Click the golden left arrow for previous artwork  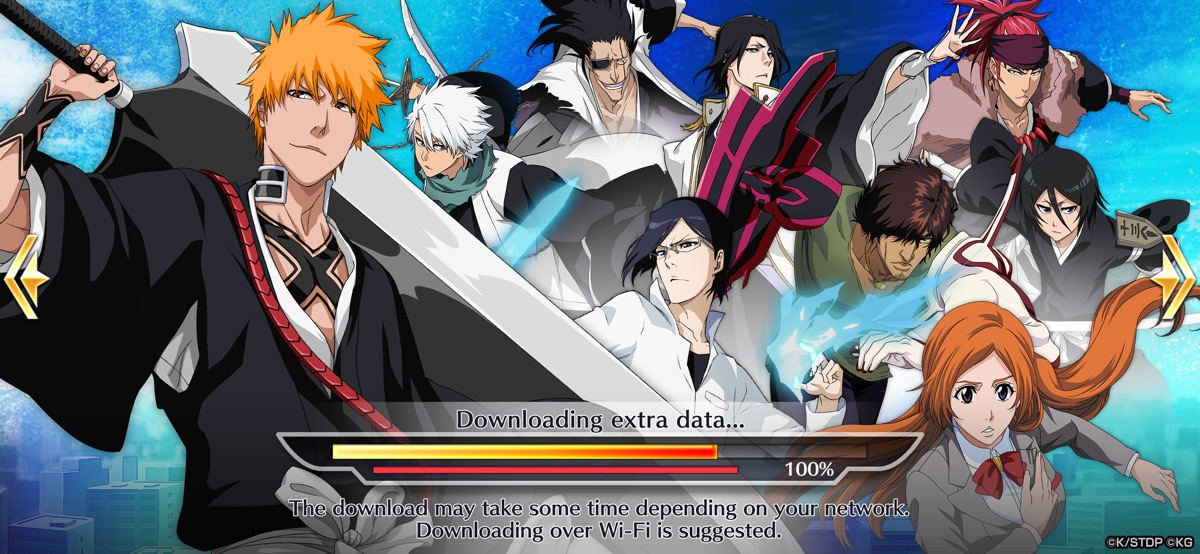25,277
